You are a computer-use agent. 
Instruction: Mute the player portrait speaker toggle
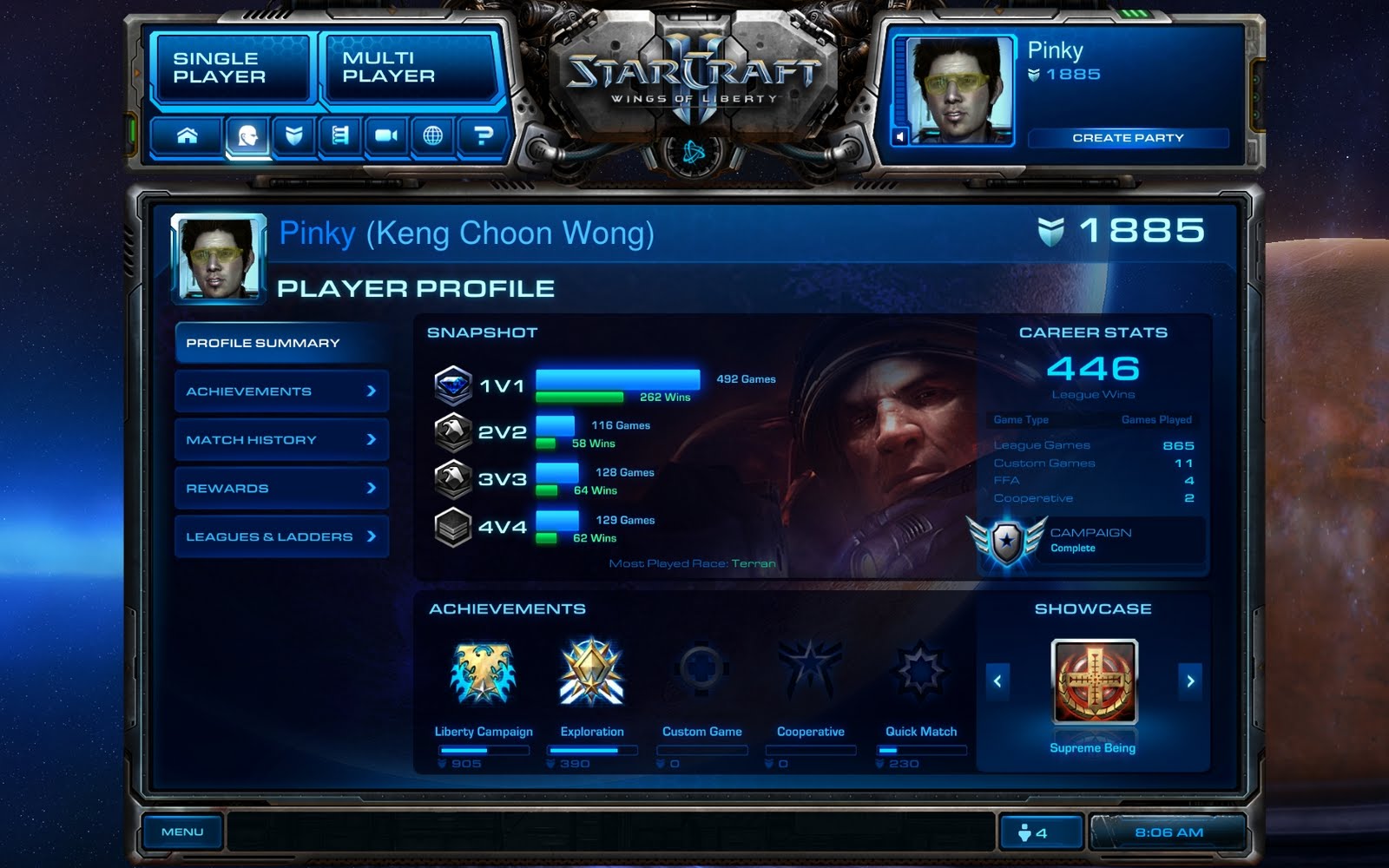(900, 137)
